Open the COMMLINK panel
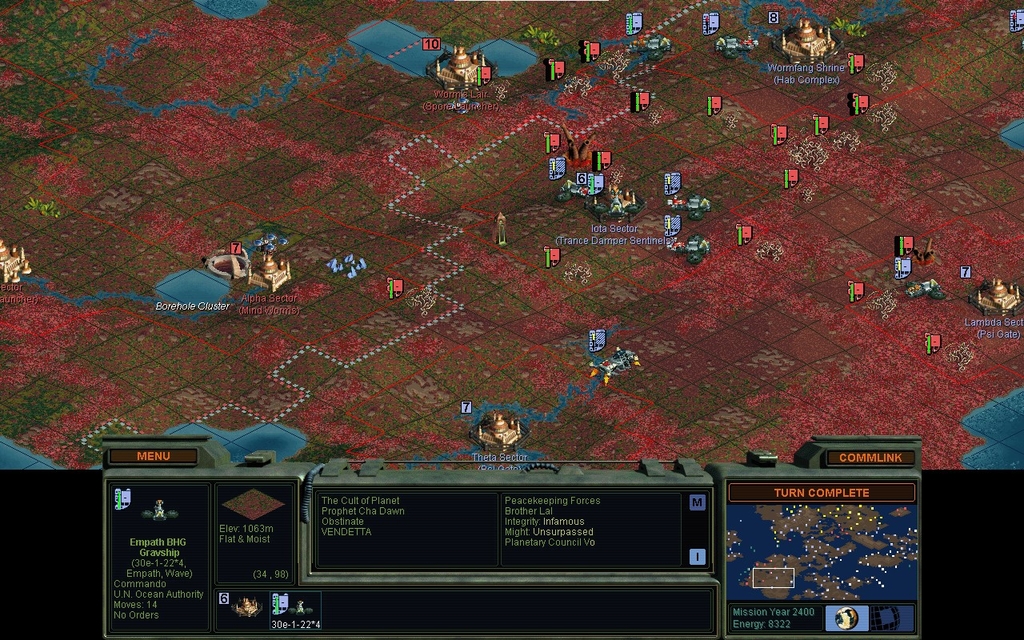Screen dimensions: 1024x640 coord(869,457)
